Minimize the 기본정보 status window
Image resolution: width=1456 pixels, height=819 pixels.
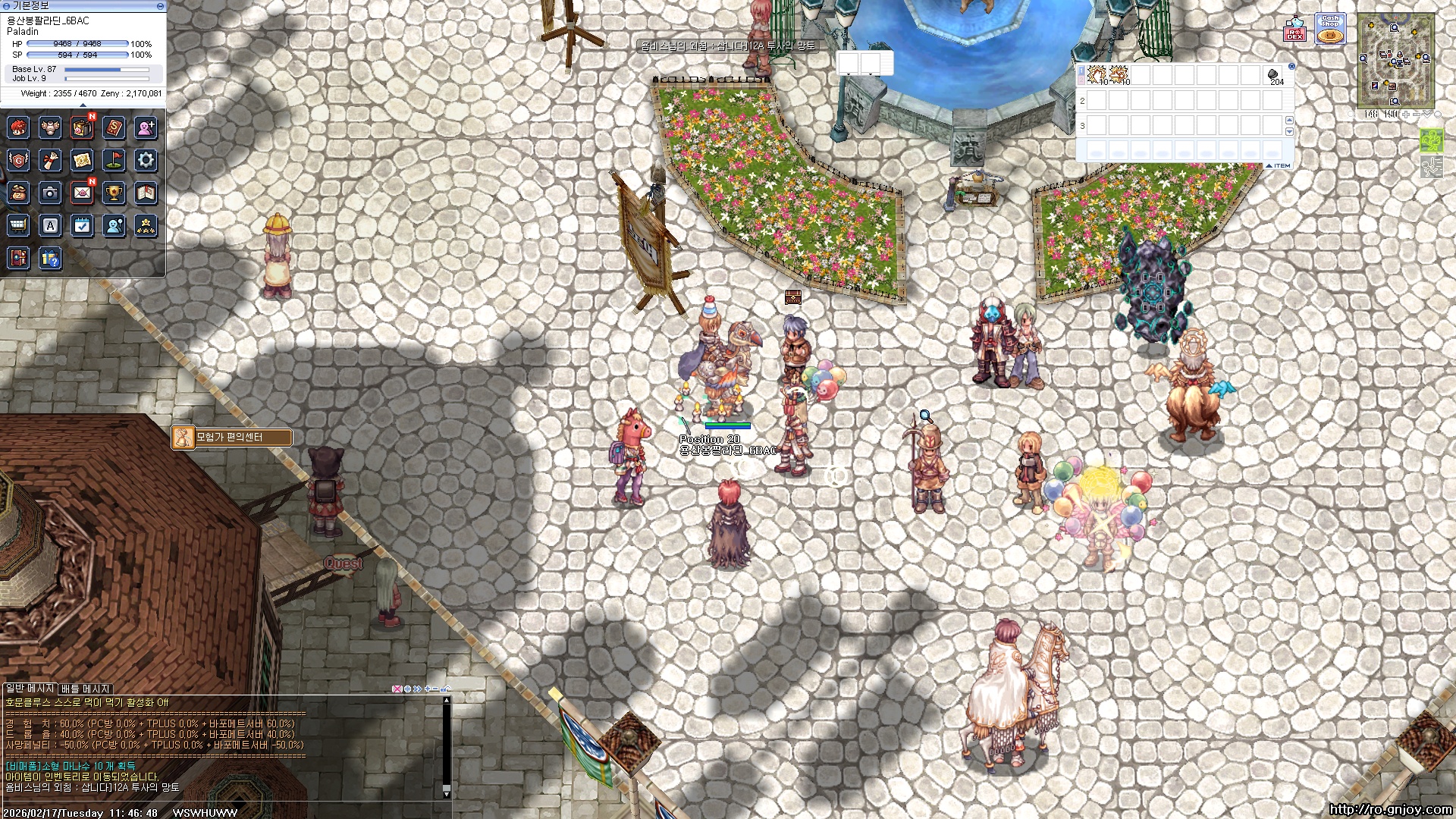coord(160,6)
